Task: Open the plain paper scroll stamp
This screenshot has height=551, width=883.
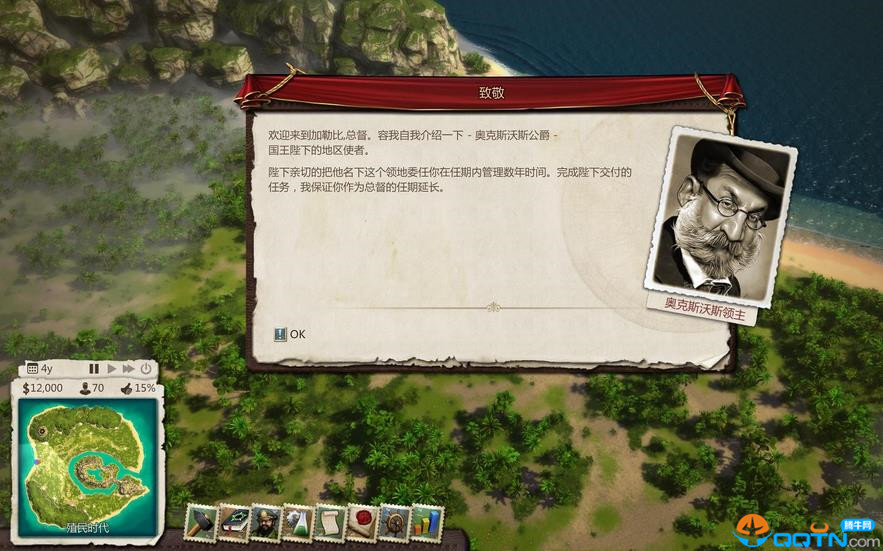Action: click(329, 523)
